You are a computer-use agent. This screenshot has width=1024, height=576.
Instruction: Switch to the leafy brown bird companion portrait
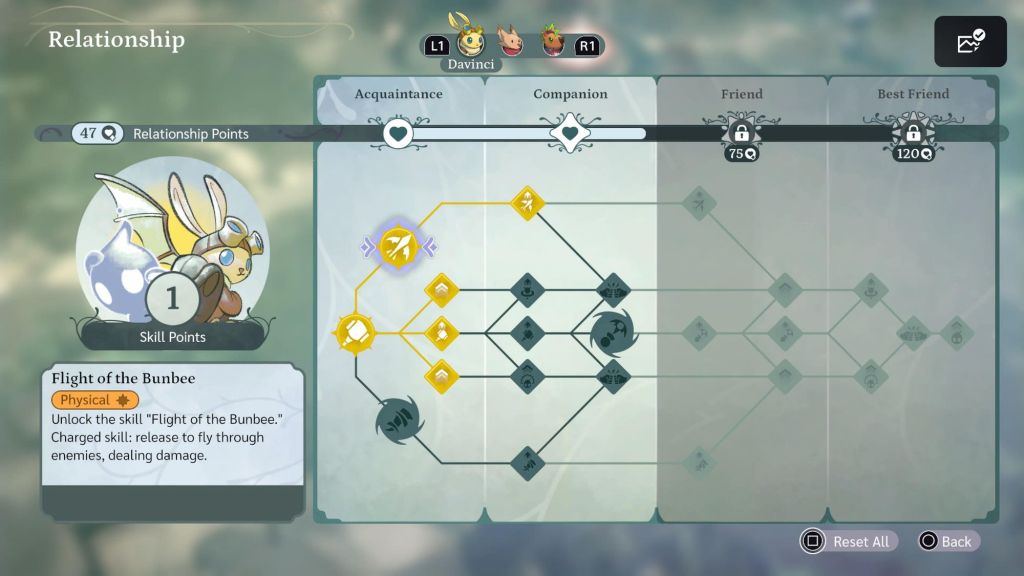point(553,44)
